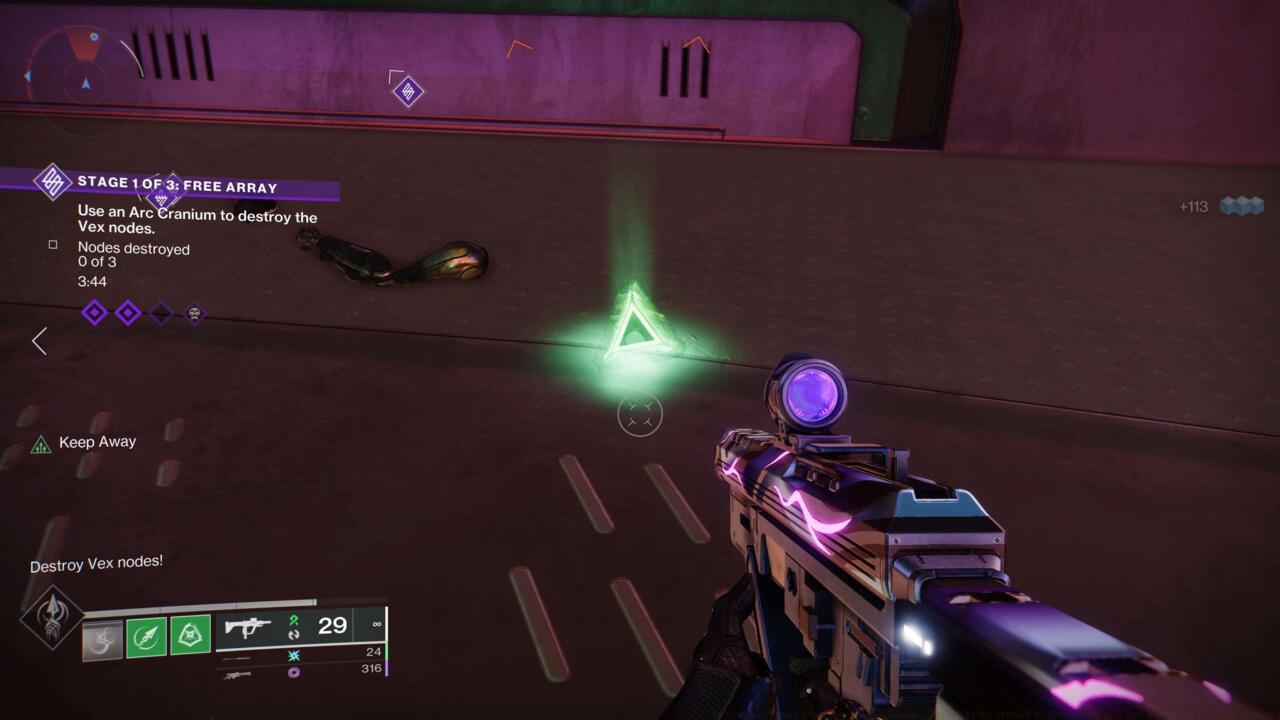Collapse the quest tracker with the left chevron
Image resolution: width=1280 pixels, height=720 pixels.
click(x=38, y=341)
